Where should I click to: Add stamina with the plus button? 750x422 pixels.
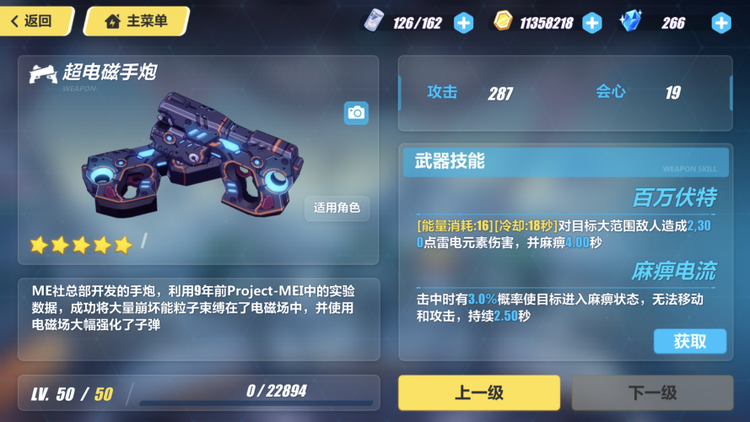coord(464,22)
